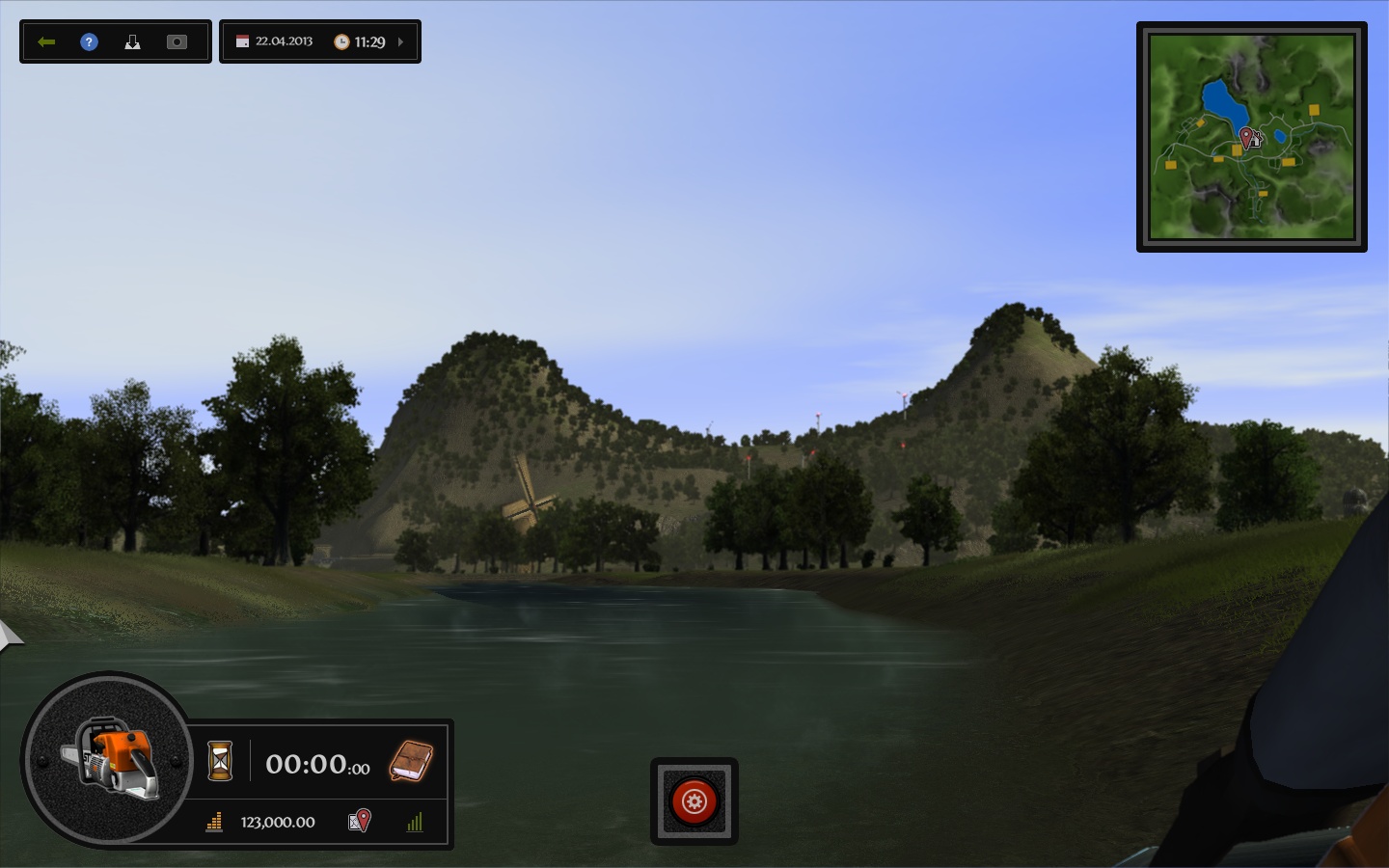Viewport: 1389px width, 868px height.
Task: Click the arrow to fast-forward time
Action: (x=399, y=41)
